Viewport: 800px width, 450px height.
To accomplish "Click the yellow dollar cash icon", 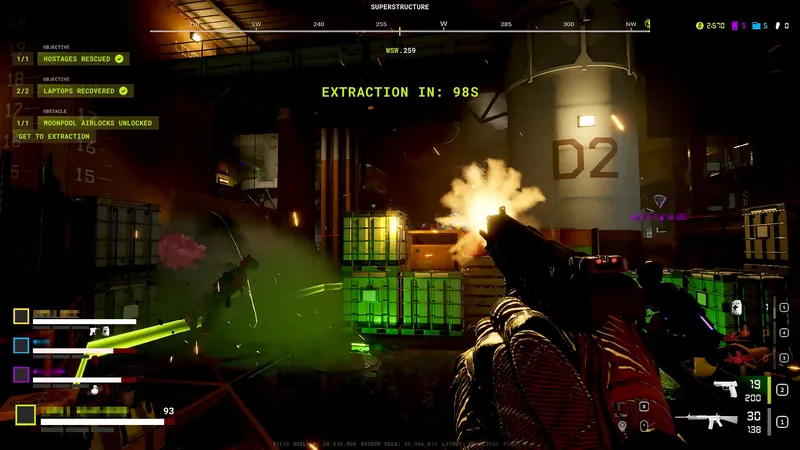I will coord(700,25).
